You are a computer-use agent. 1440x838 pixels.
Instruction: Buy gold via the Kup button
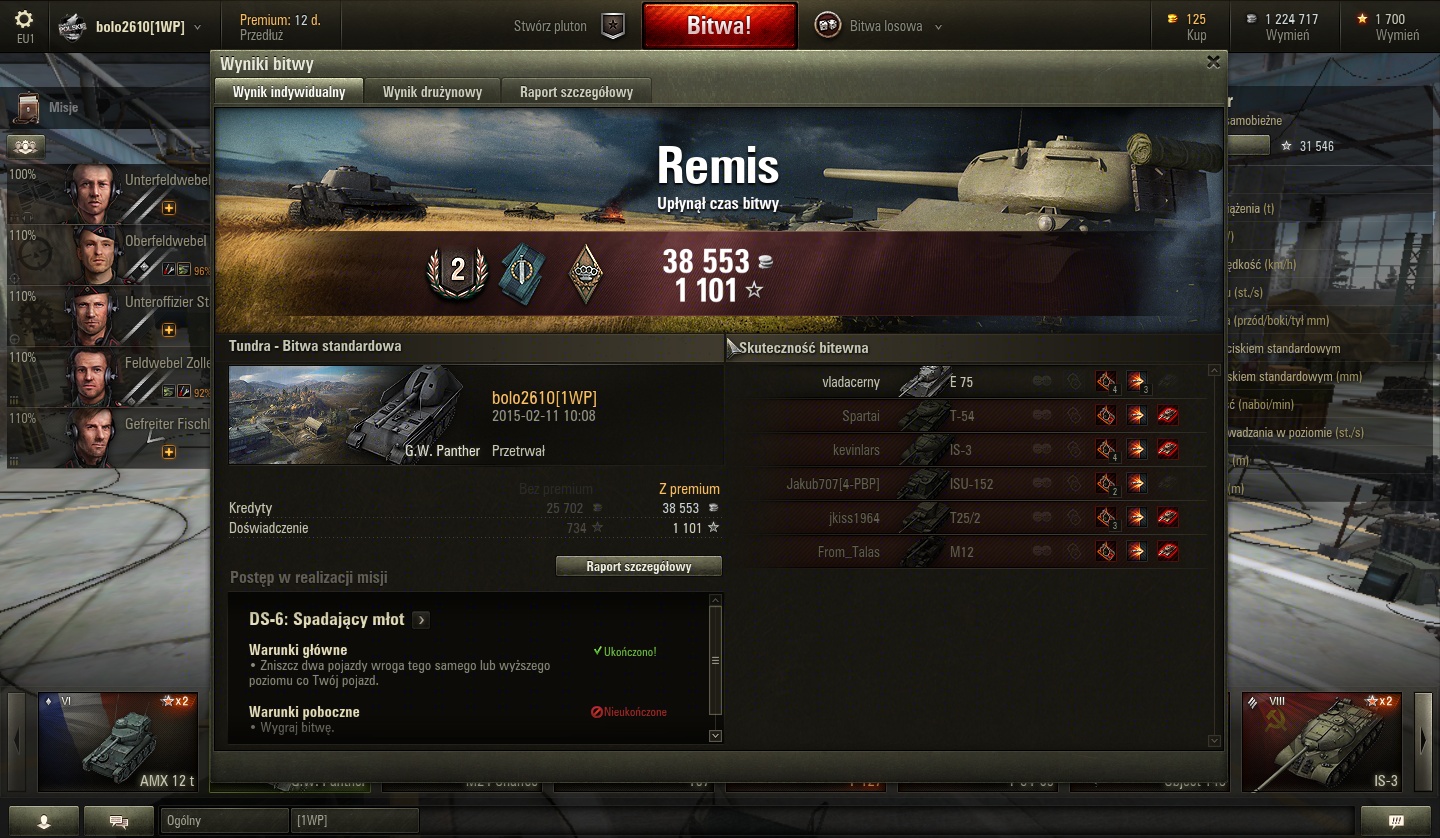tap(1196, 35)
